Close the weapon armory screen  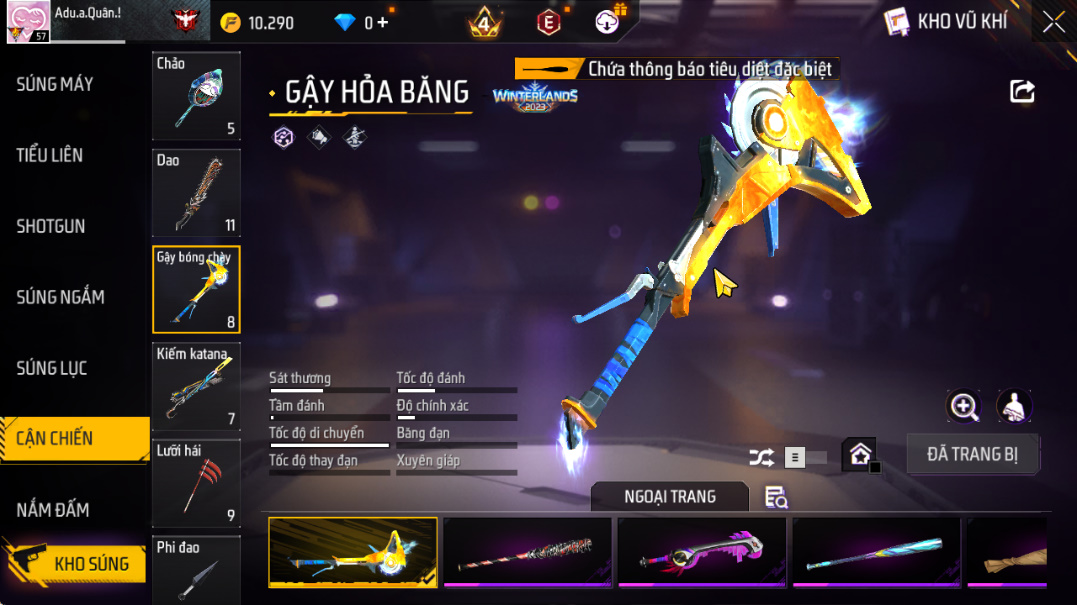1053,22
